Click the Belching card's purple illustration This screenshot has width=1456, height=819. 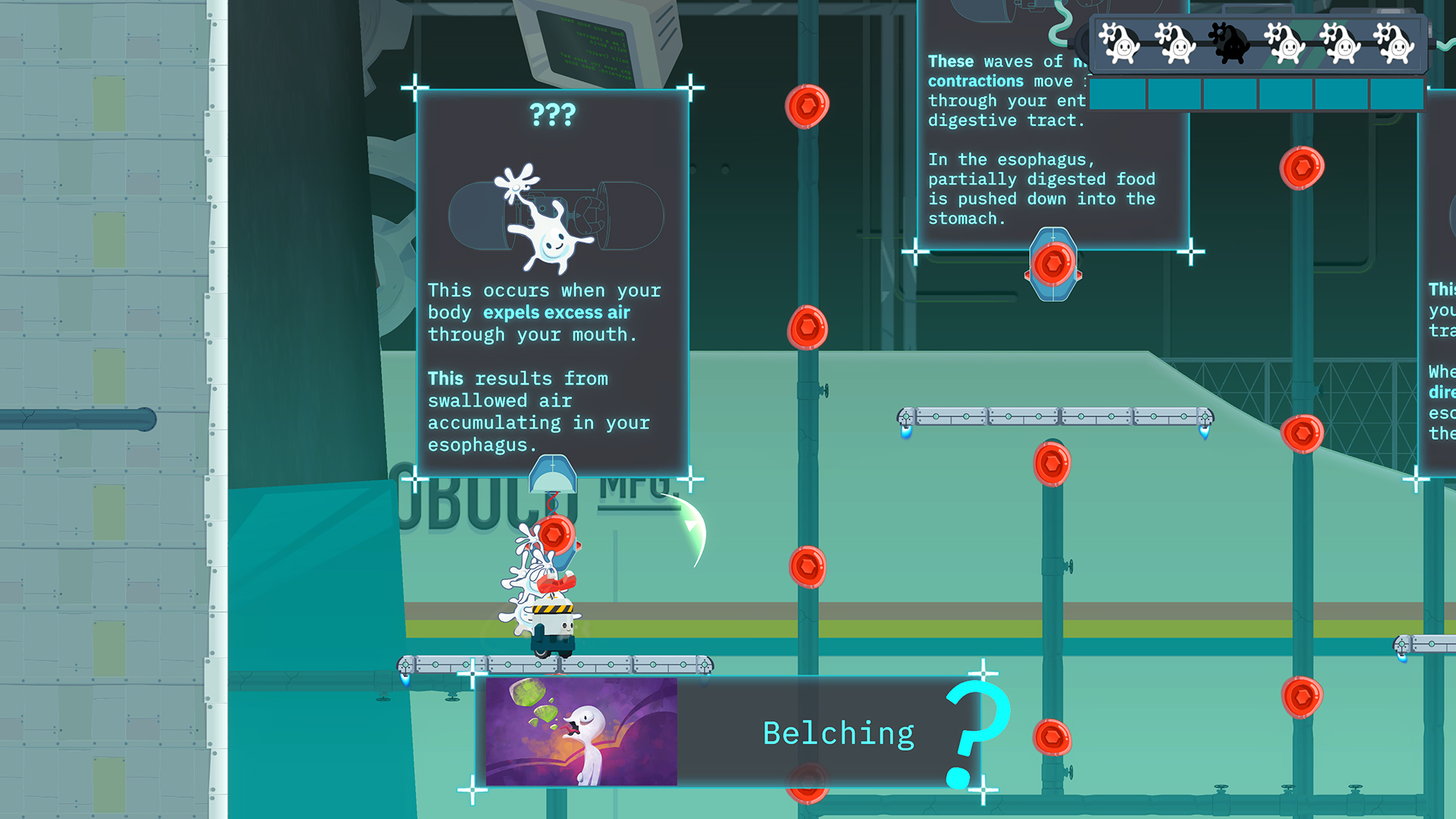(581, 732)
